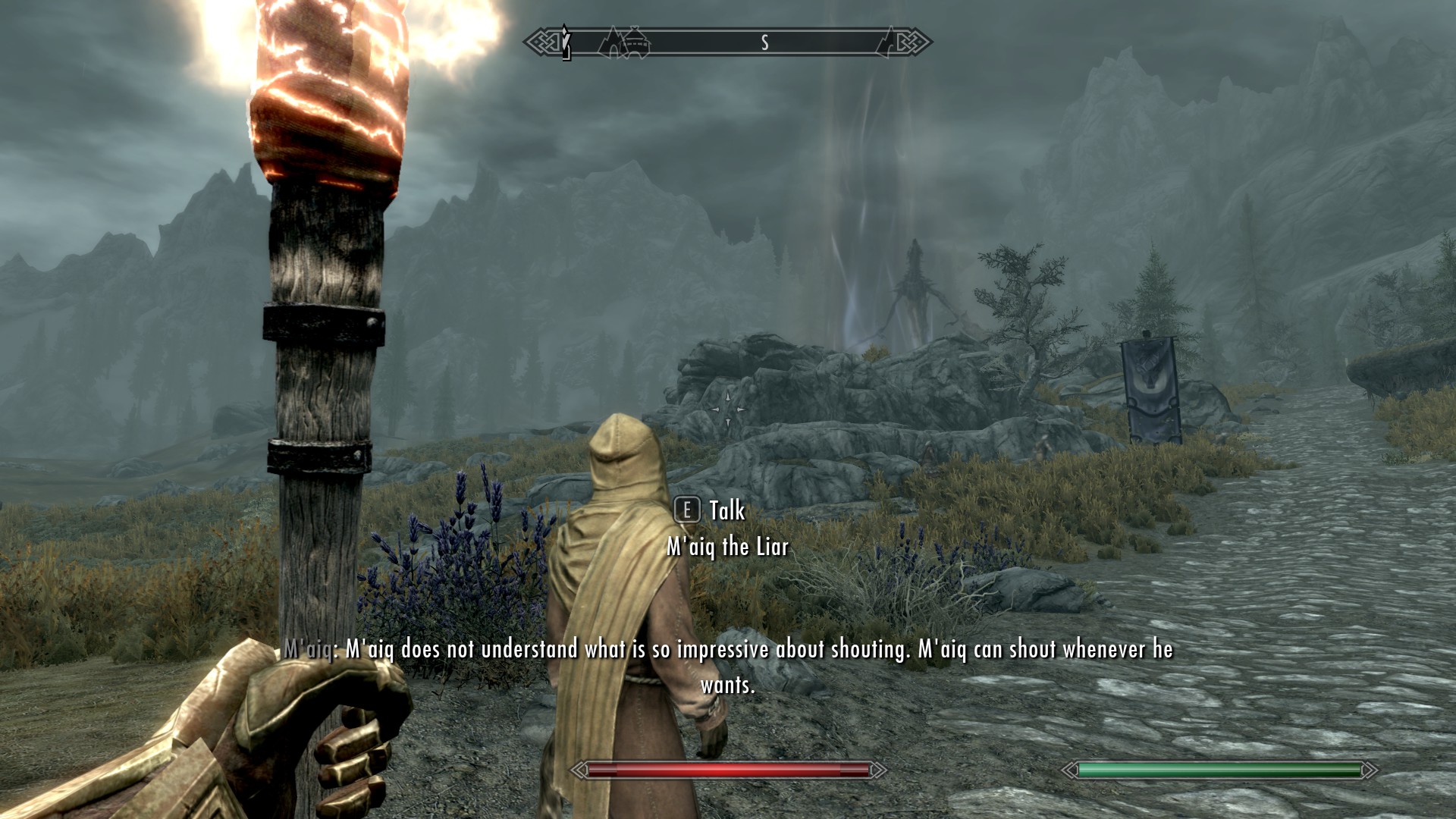Click the lower arrow of the crosshair marker

point(727,422)
